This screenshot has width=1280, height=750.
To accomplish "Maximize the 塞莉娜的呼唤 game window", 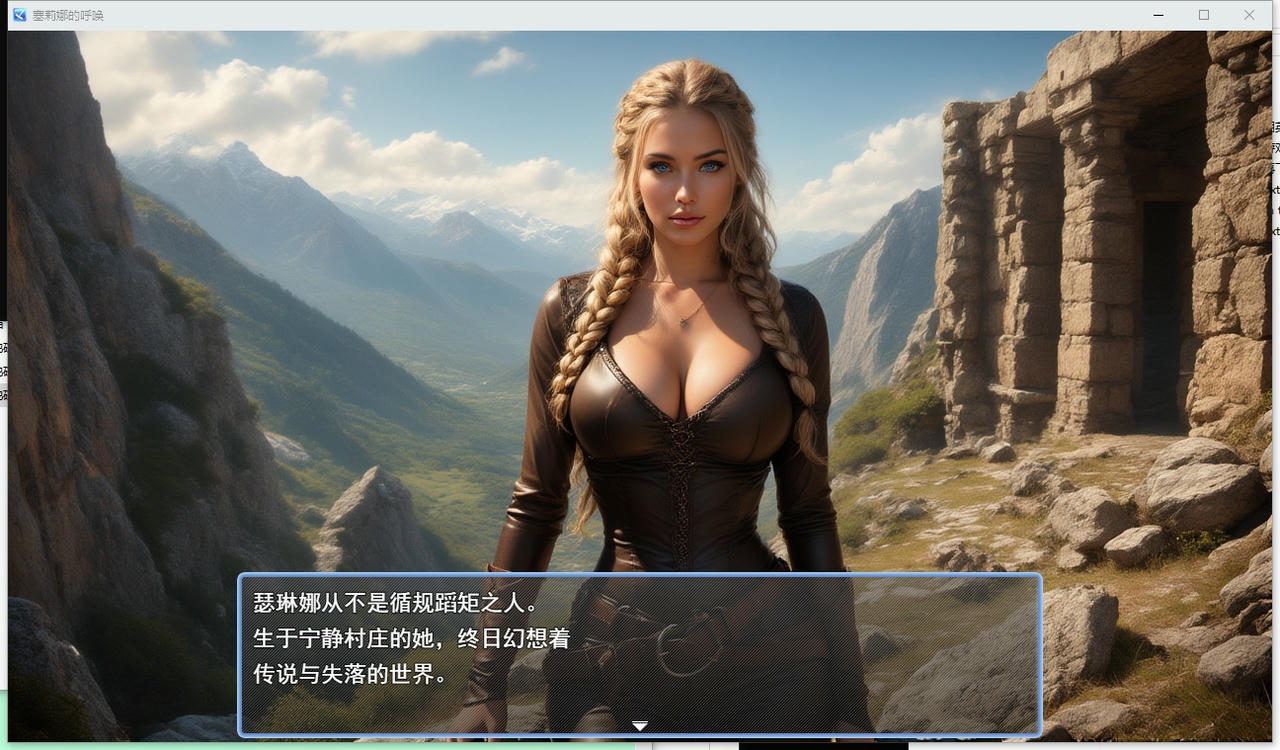I will [1204, 15].
